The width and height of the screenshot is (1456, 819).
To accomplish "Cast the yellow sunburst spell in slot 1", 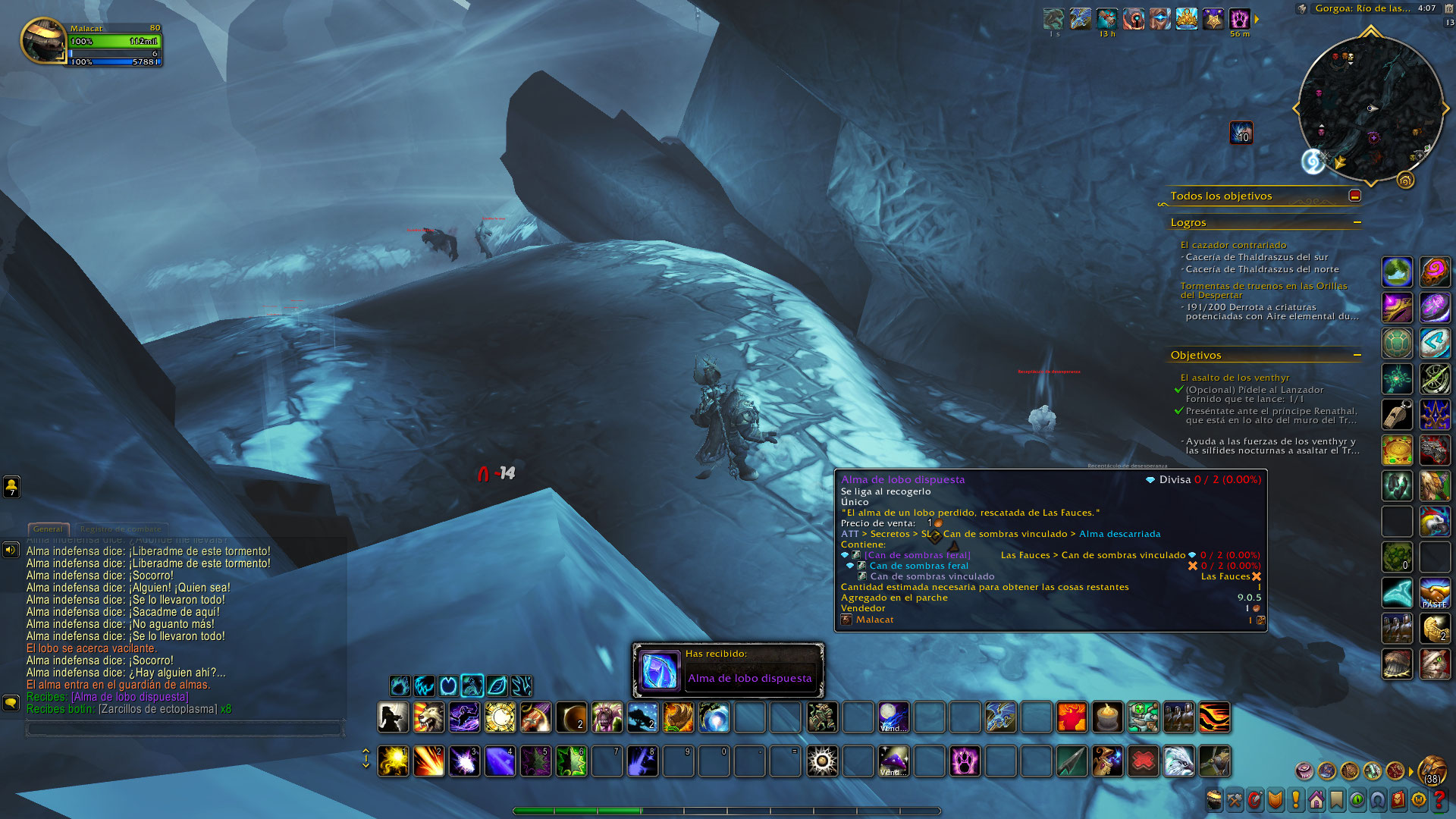I will click(393, 761).
